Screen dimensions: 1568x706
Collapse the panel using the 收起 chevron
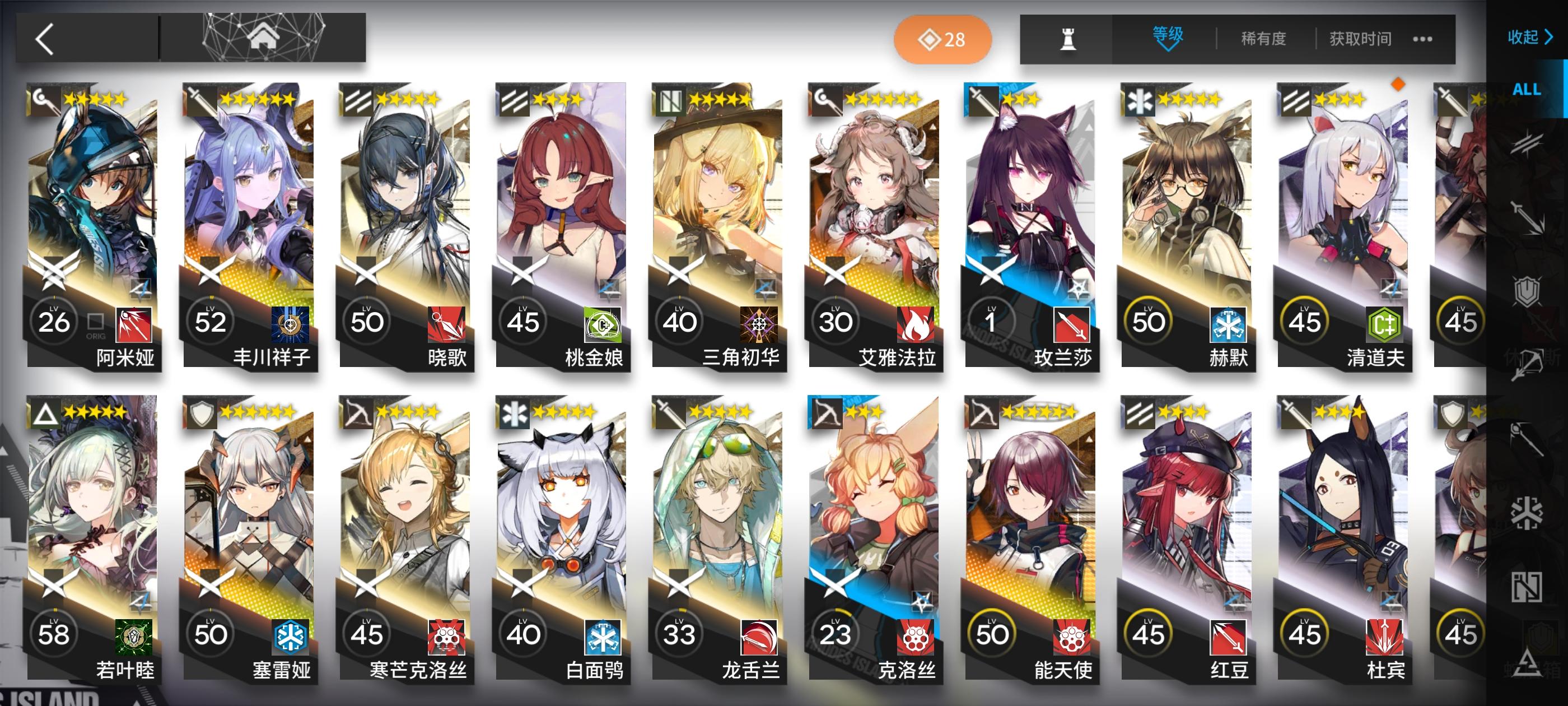click(x=1528, y=38)
